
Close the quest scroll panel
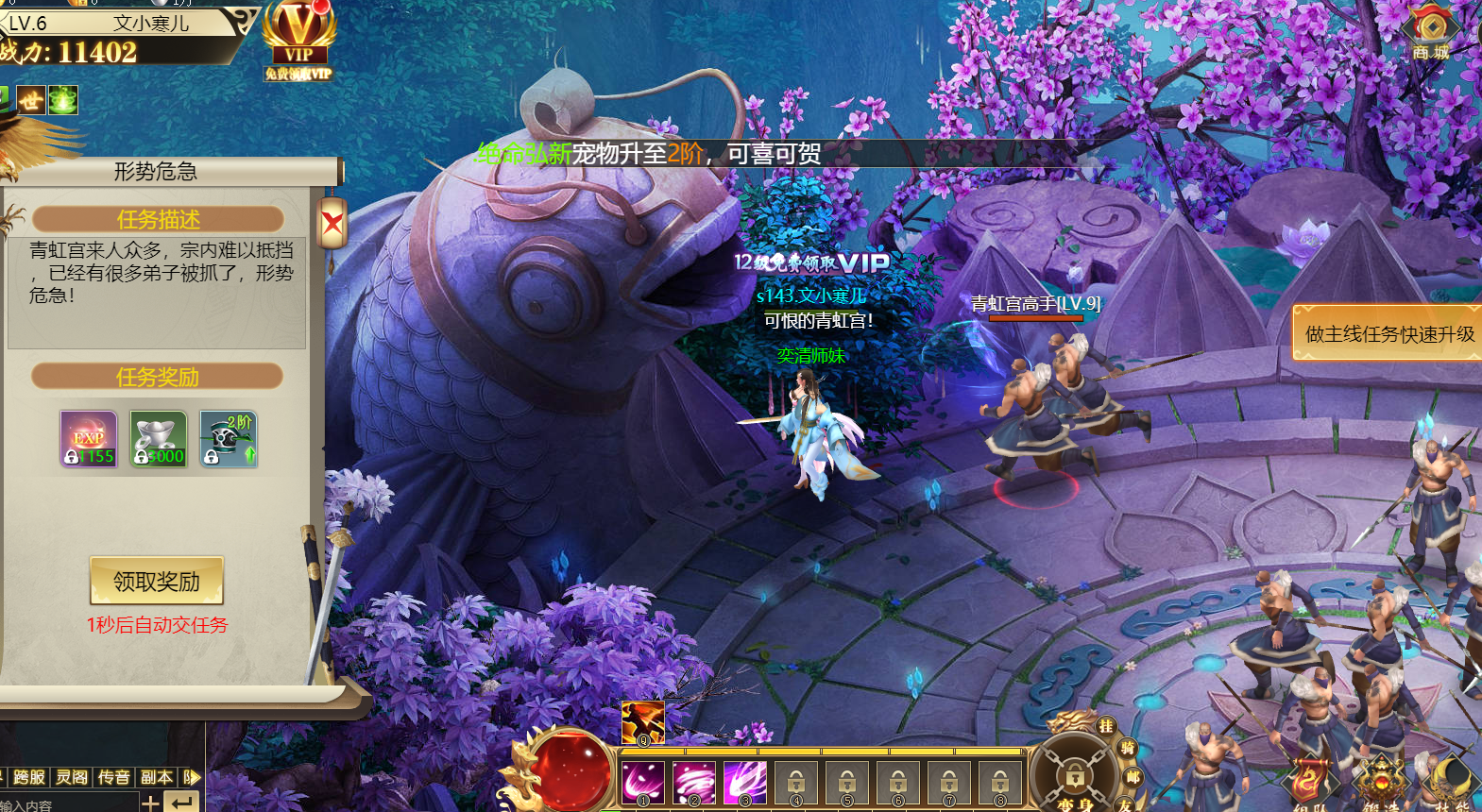tap(332, 224)
